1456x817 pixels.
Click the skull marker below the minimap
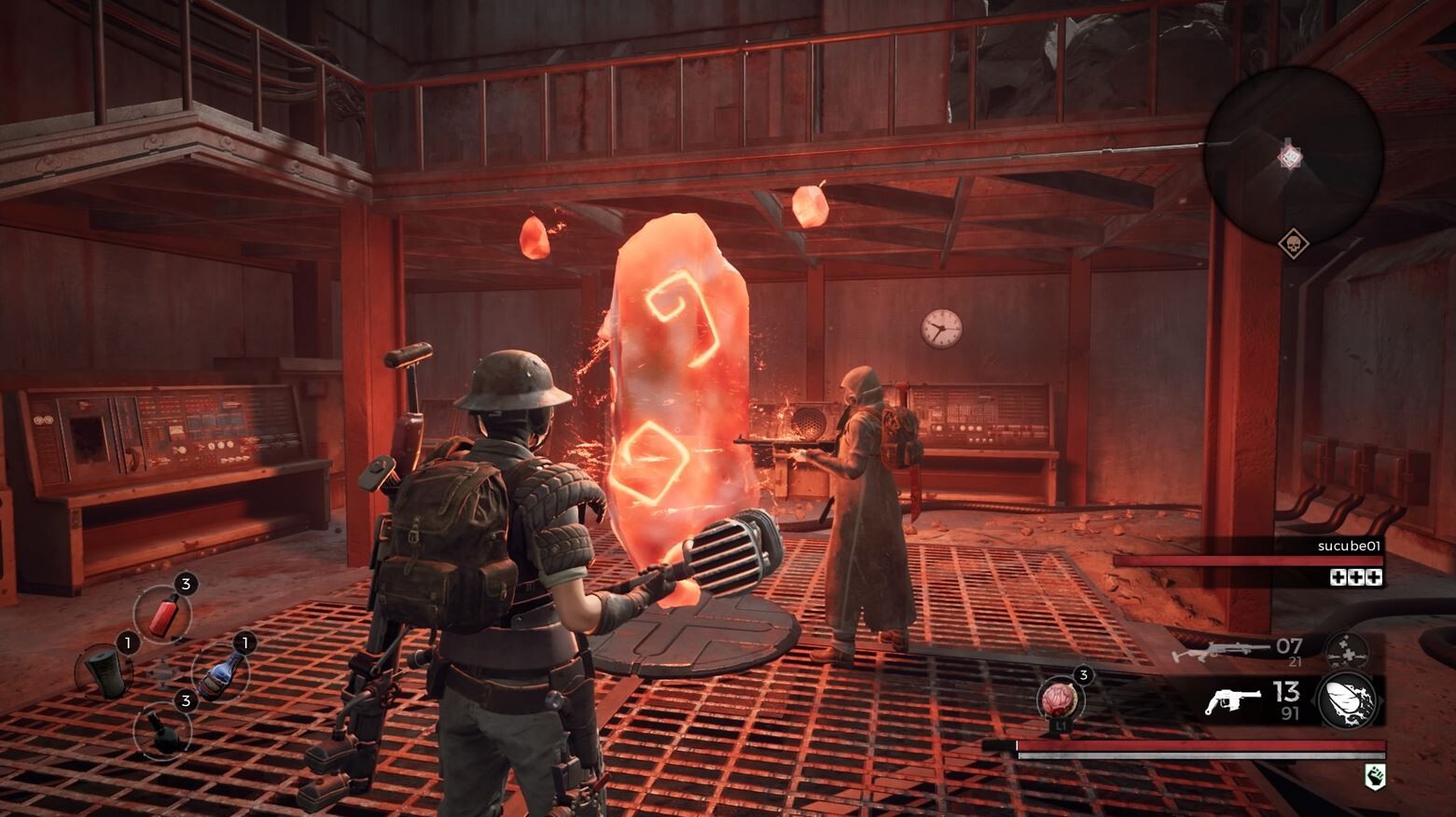[1293, 243]
